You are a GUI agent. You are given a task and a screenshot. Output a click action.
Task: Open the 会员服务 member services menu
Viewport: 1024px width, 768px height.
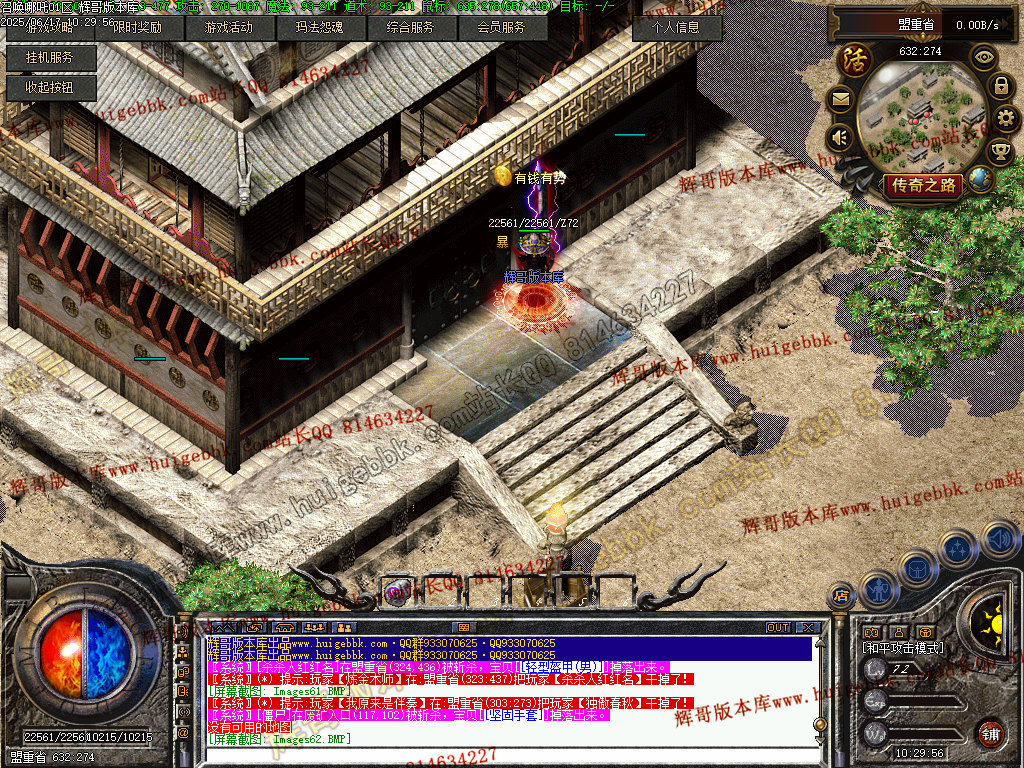coord(501,28)
